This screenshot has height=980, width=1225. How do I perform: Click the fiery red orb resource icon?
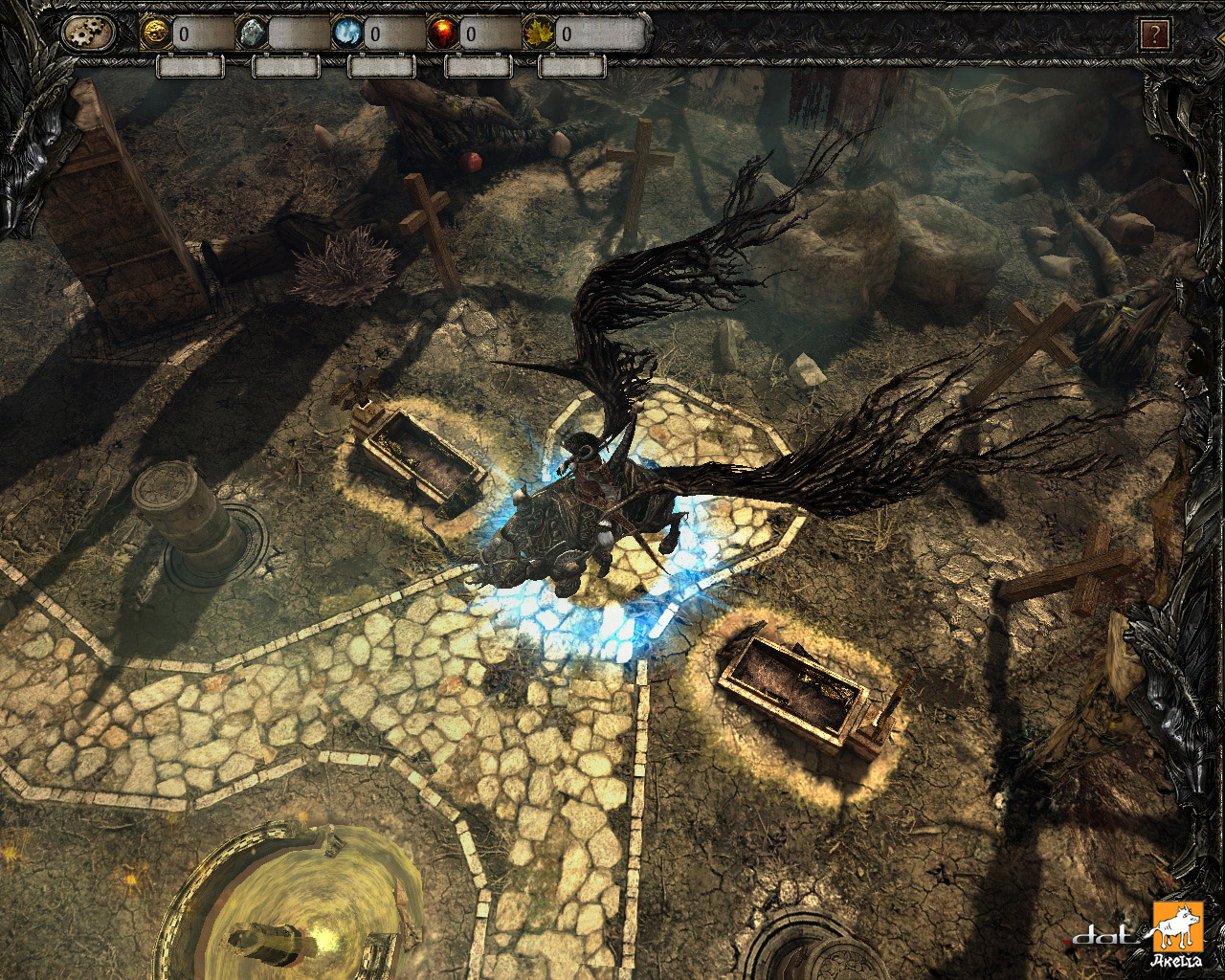point(444,32)
